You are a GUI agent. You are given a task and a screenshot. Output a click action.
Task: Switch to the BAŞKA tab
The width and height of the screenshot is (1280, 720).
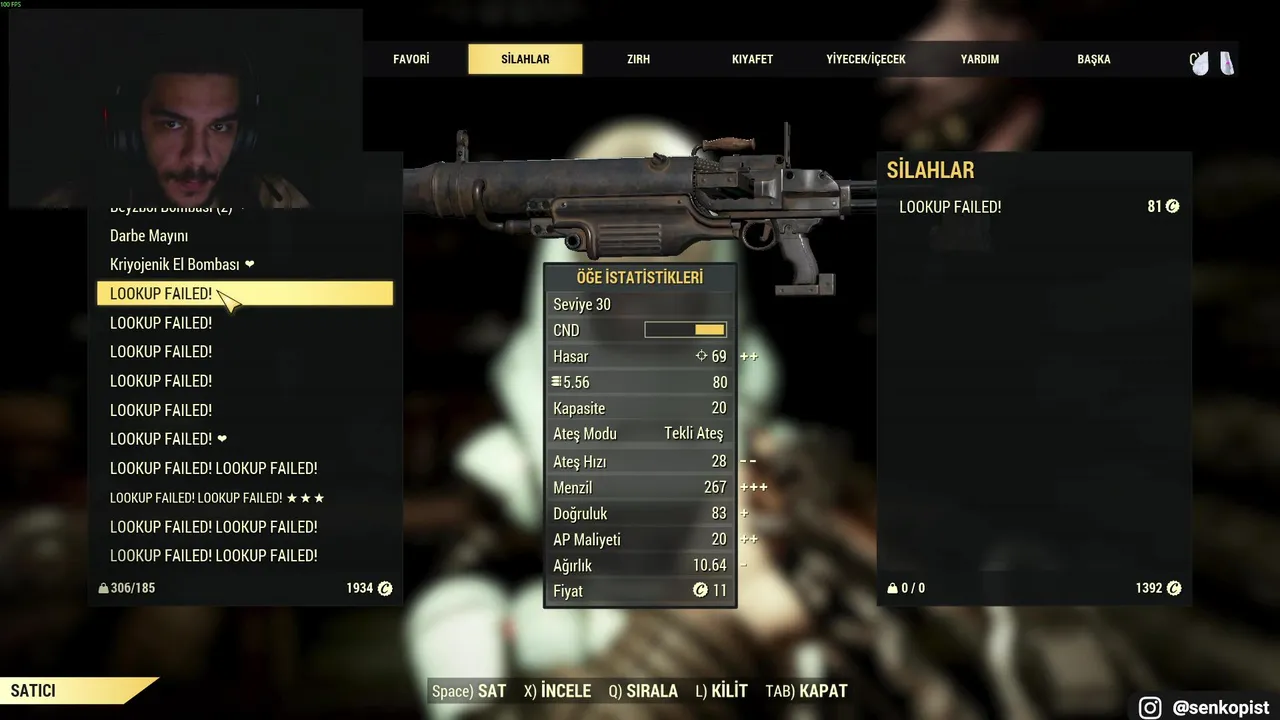coord(1094,59)
